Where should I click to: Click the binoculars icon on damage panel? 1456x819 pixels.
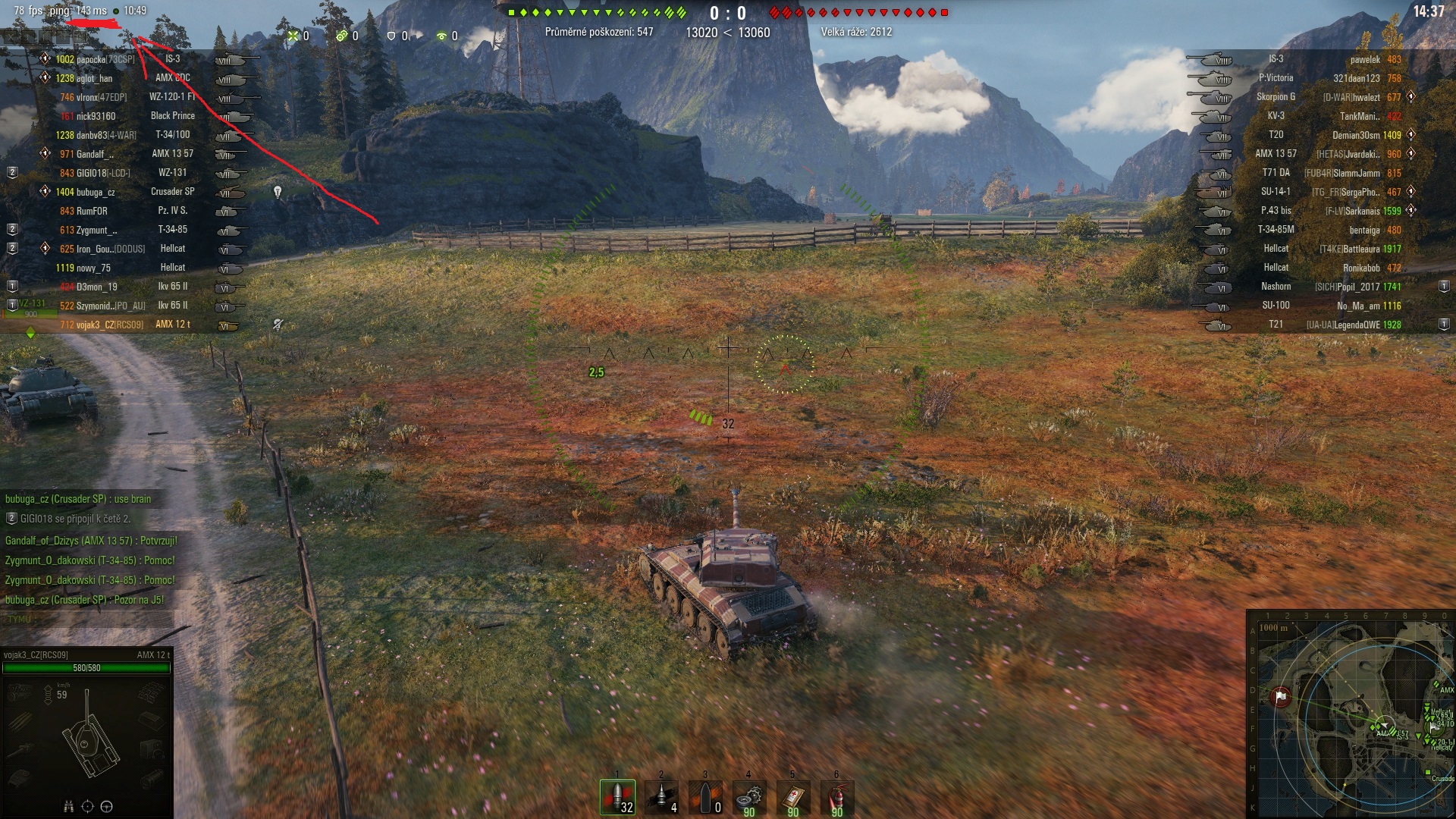[68, 806]
